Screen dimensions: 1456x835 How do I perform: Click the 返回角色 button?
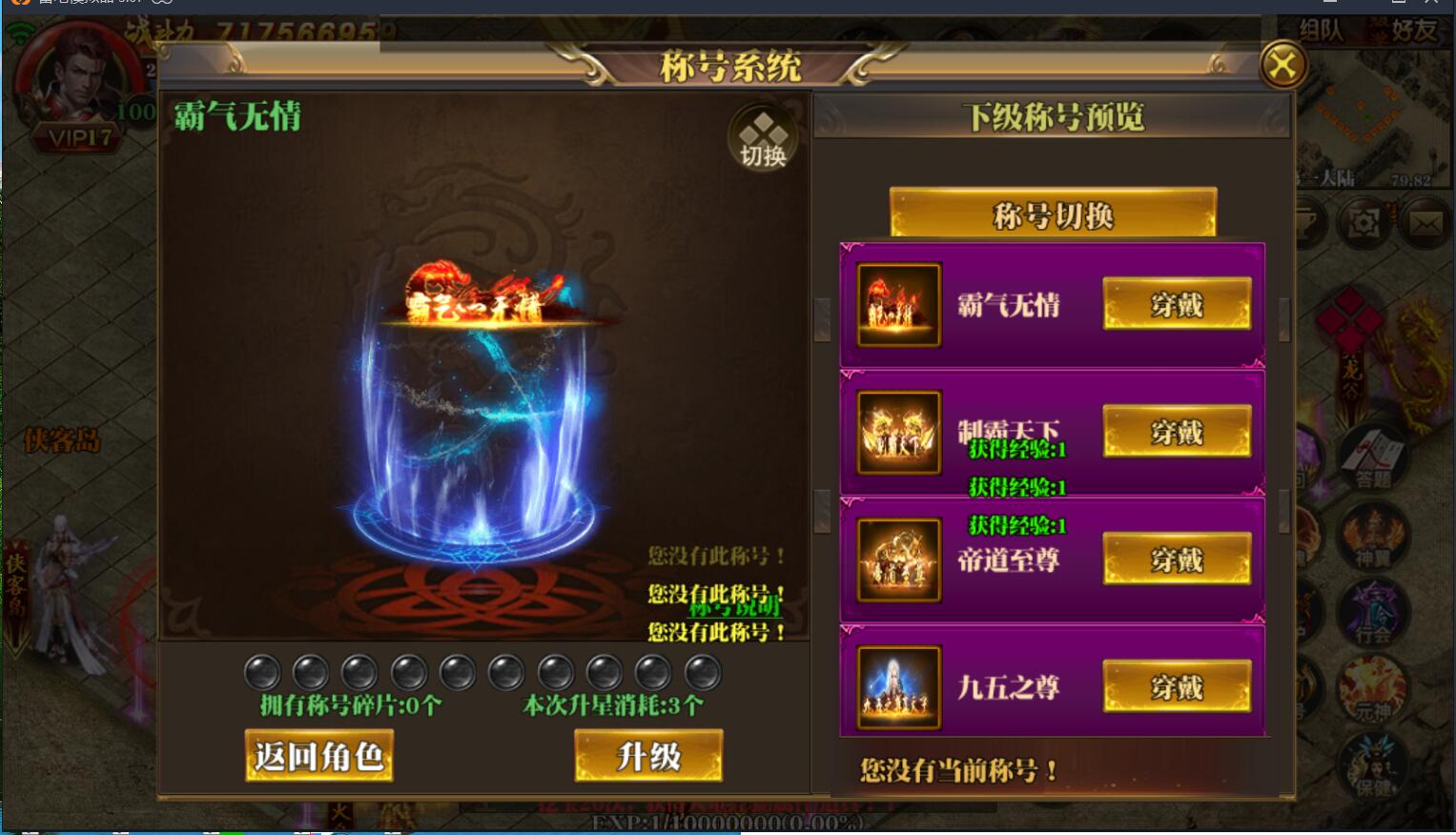(319, 754)
